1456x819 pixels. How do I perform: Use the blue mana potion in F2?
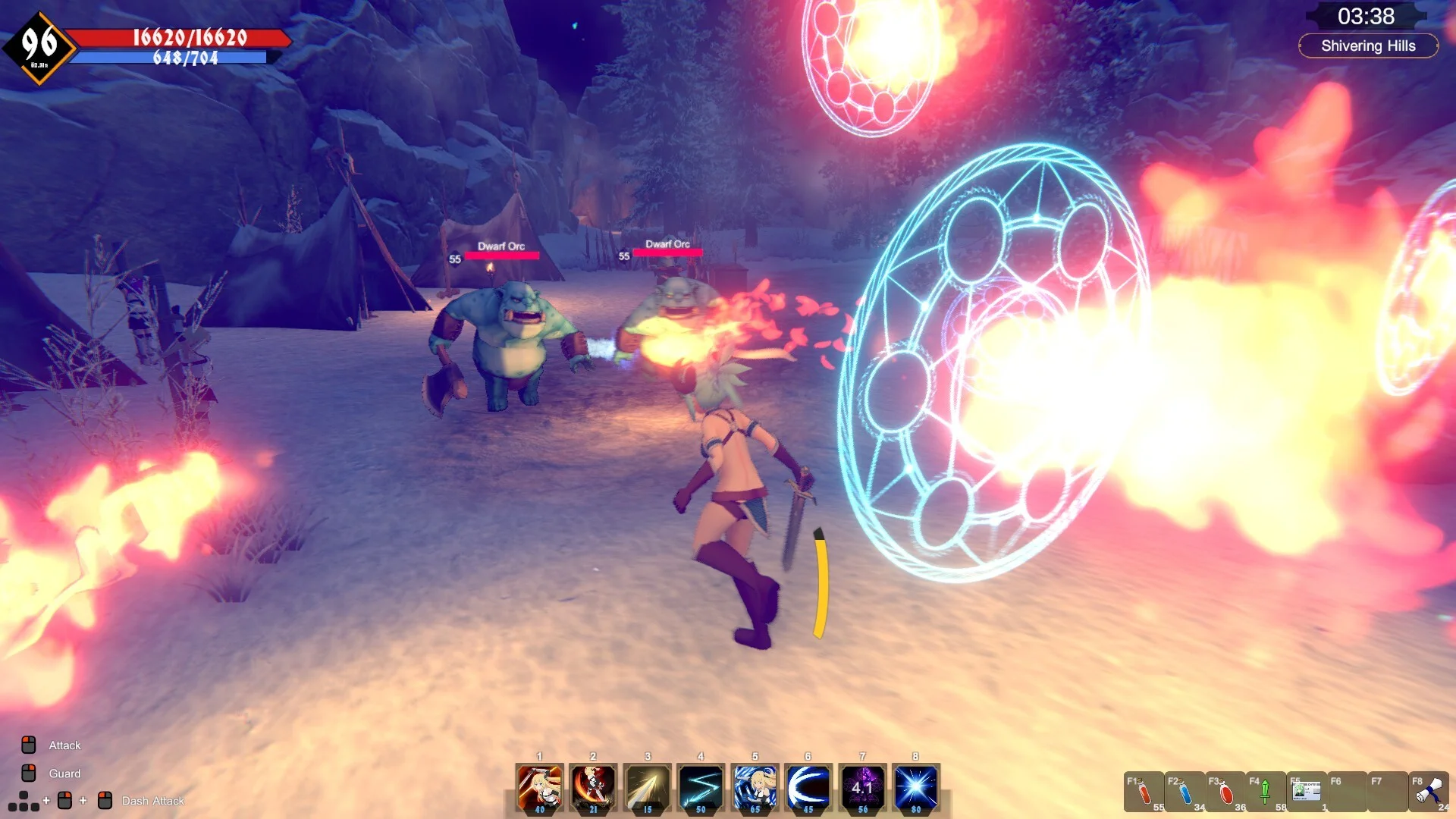(1185, 792)
